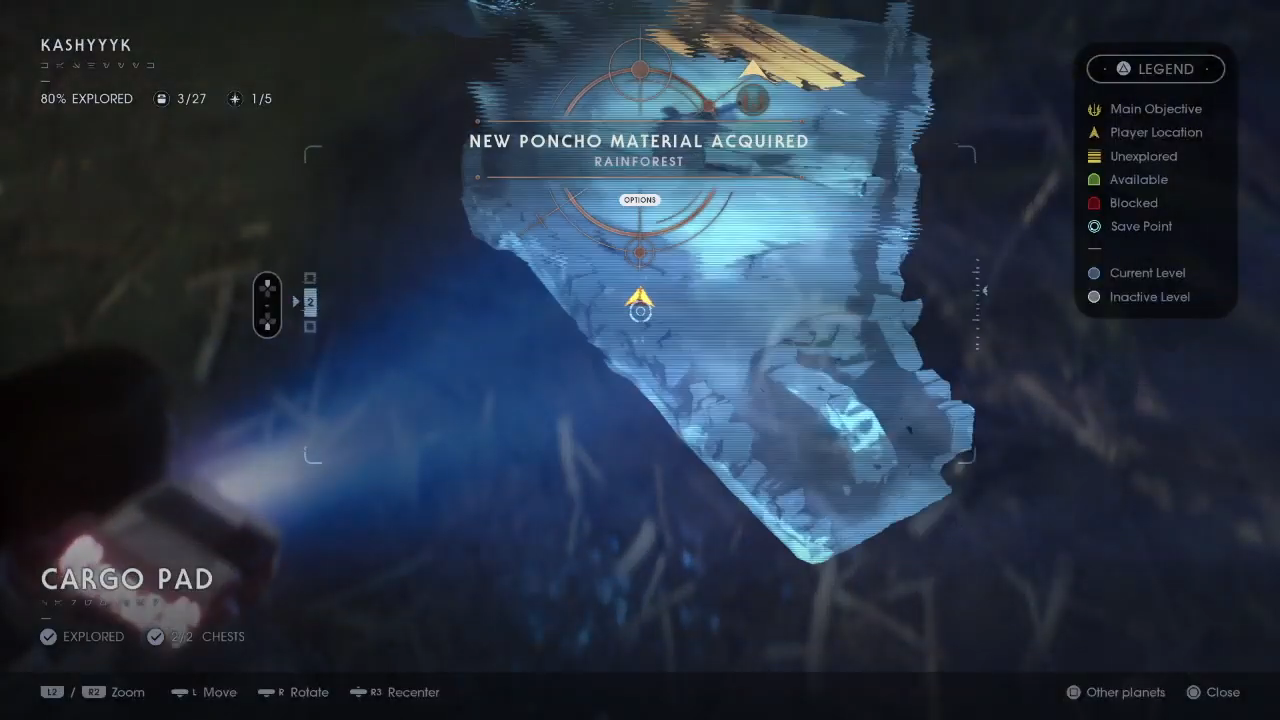Click the Blocked legend icon
The width and height of the screenshot is (1280, 720).
pos(1094,203)
